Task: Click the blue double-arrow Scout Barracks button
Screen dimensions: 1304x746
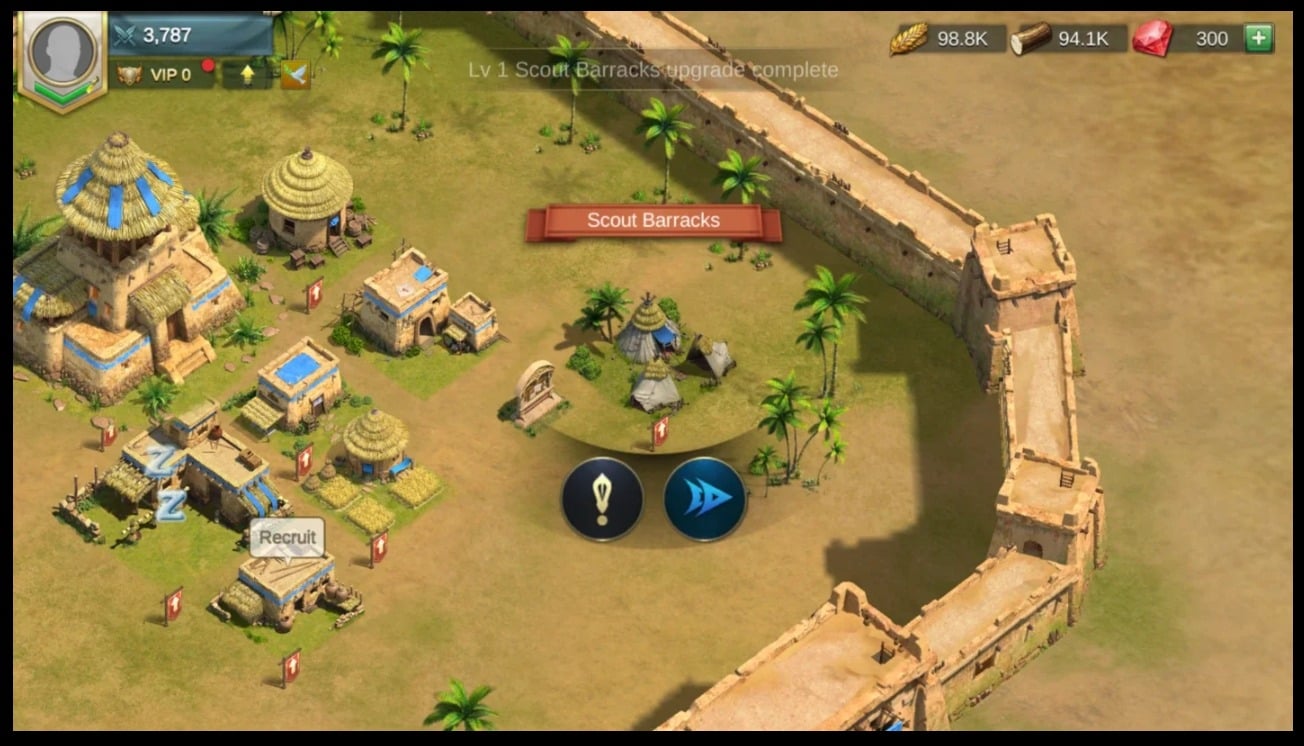Action: [x=705, y=499]
